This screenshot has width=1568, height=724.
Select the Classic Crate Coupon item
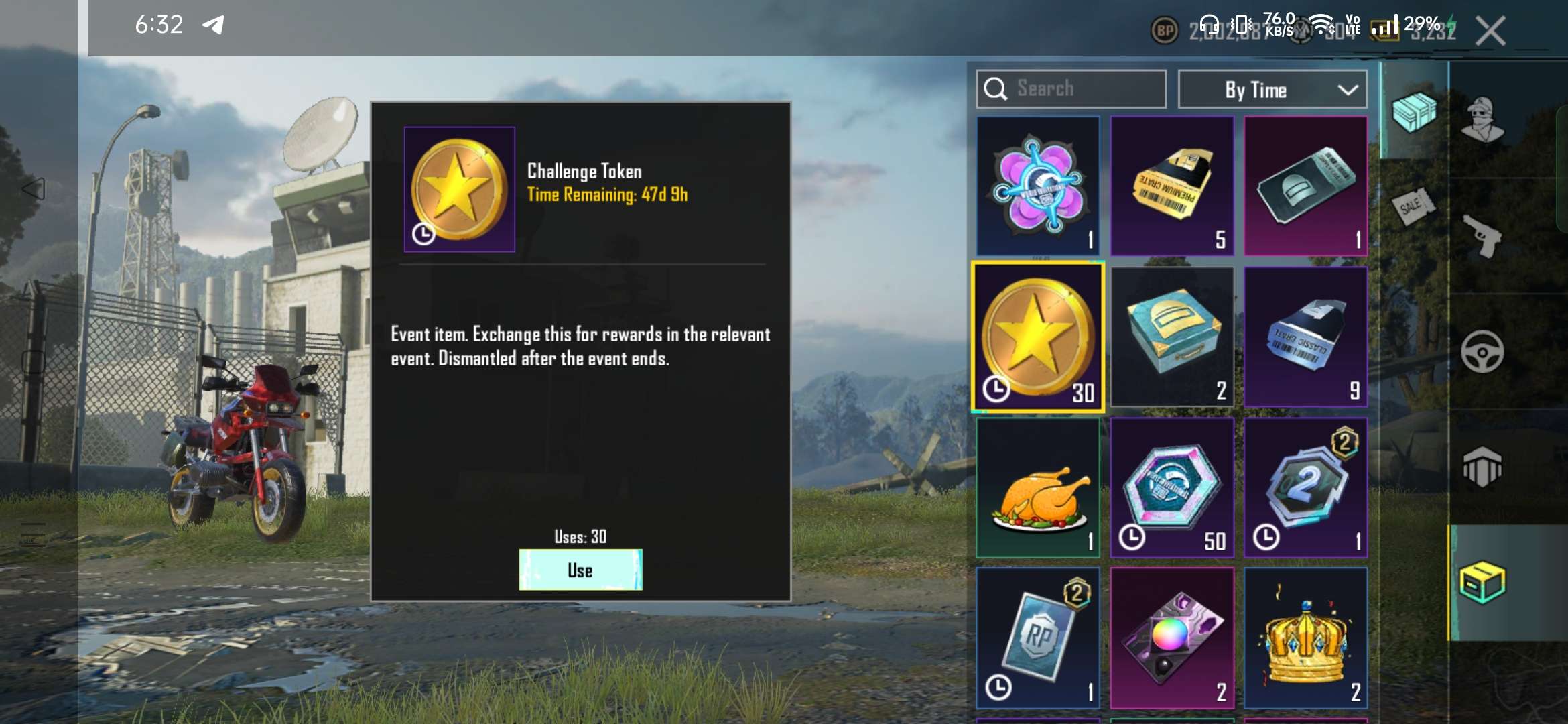coord(1305,335)
